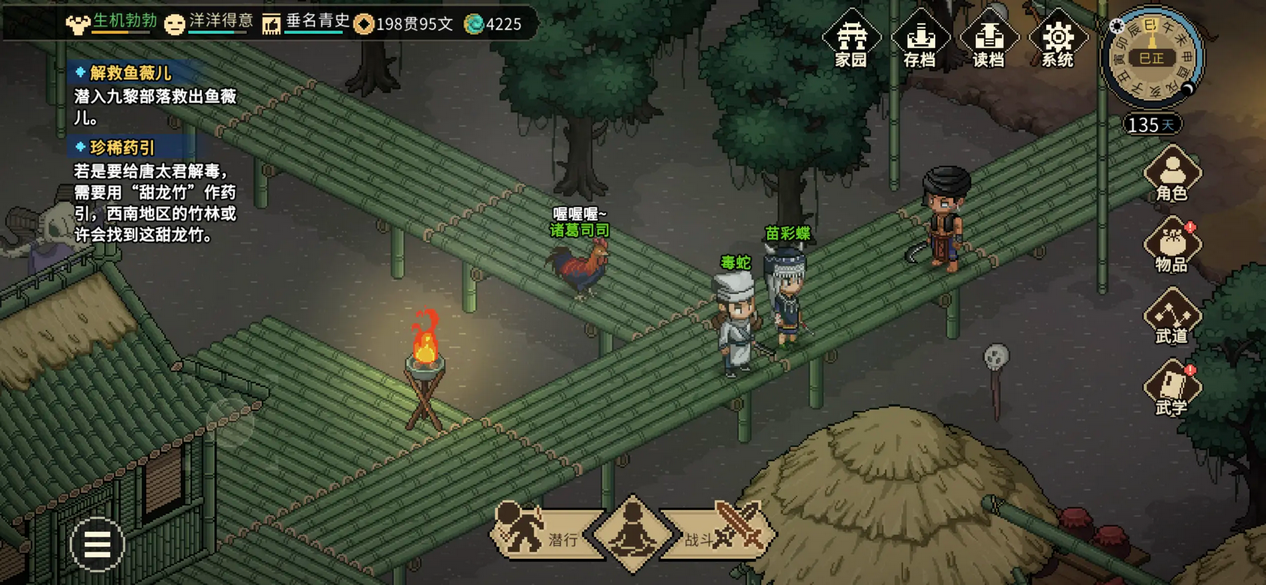Image resolution: width=1266 pixels, height=585 pixels.
Task: Open the 存档 save menu
Action: click(x=919, y=40)
